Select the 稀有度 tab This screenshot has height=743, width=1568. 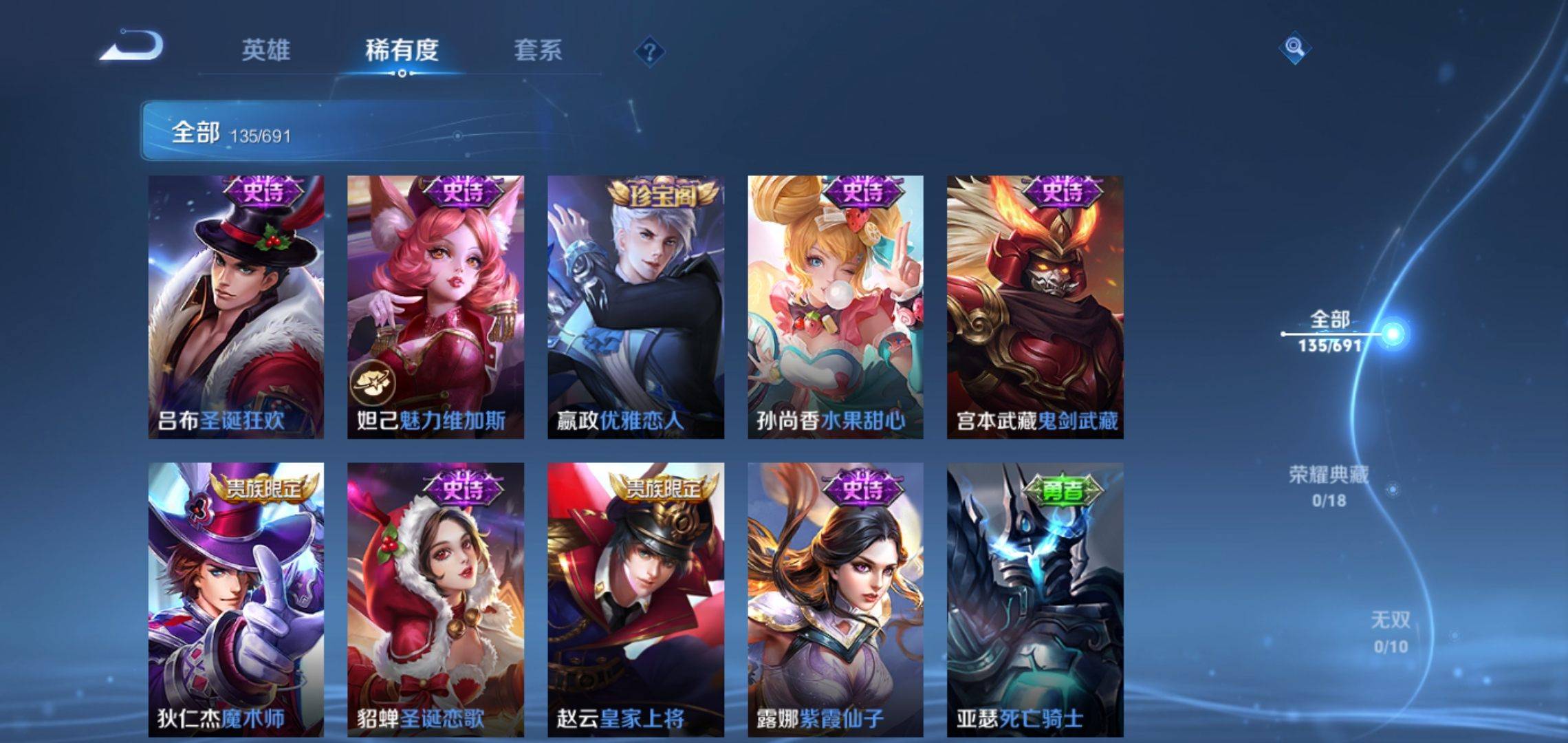[x=402, y=50]
